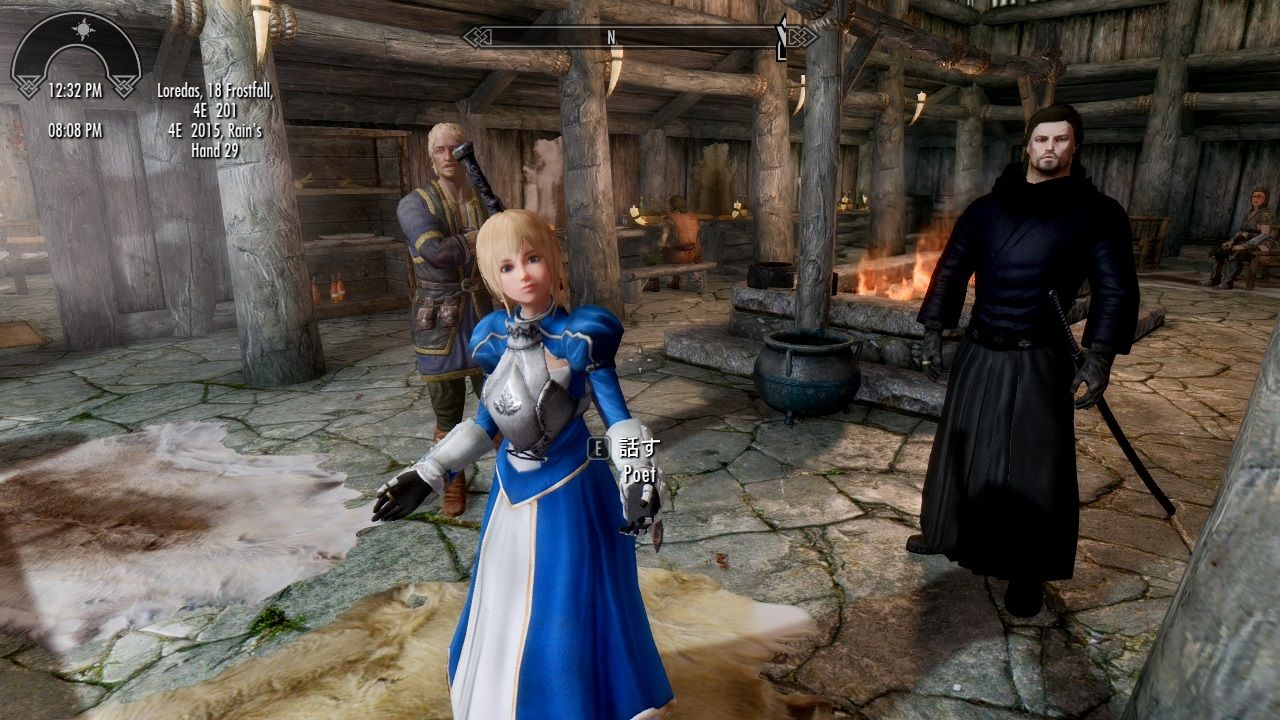Select the Loredas, 18 Frostfall date text
Image resolution: width=1280 pixels, height=720 pixels.
217,90
